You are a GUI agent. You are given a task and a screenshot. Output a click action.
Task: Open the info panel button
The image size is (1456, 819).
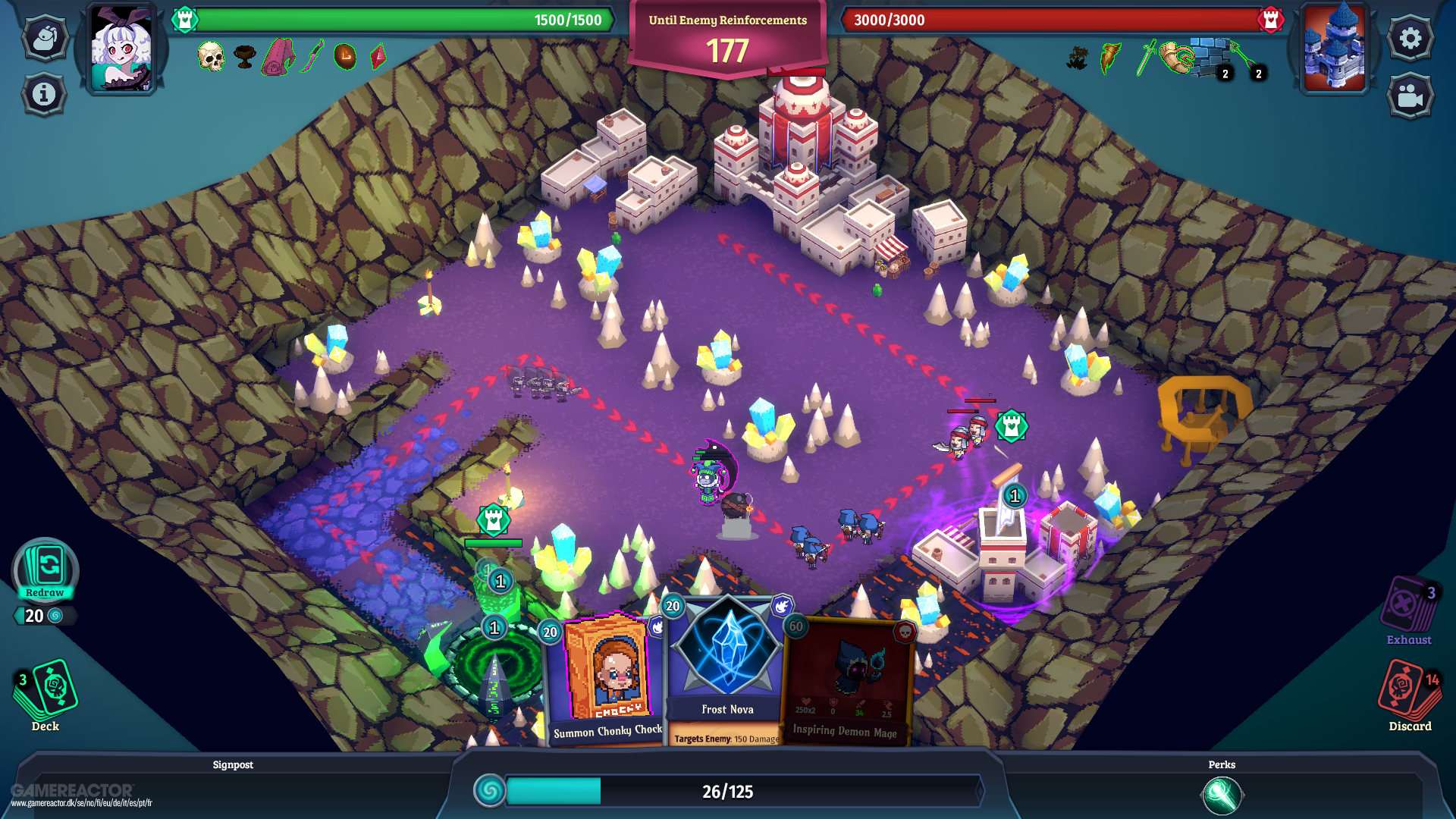(x=44, y=94)
